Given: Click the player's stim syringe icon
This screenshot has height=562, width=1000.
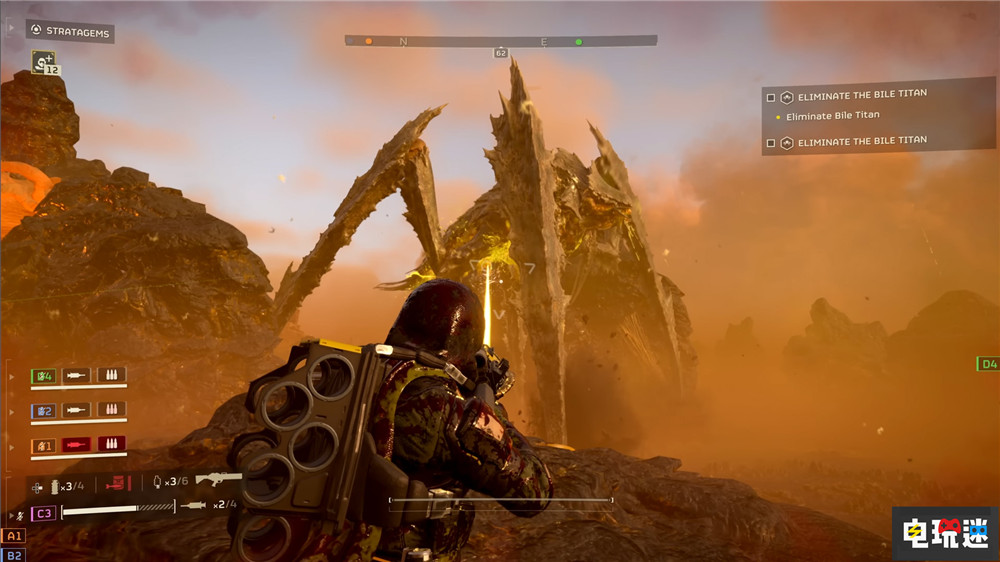Looking at the screenshot, I should point(193,506).
